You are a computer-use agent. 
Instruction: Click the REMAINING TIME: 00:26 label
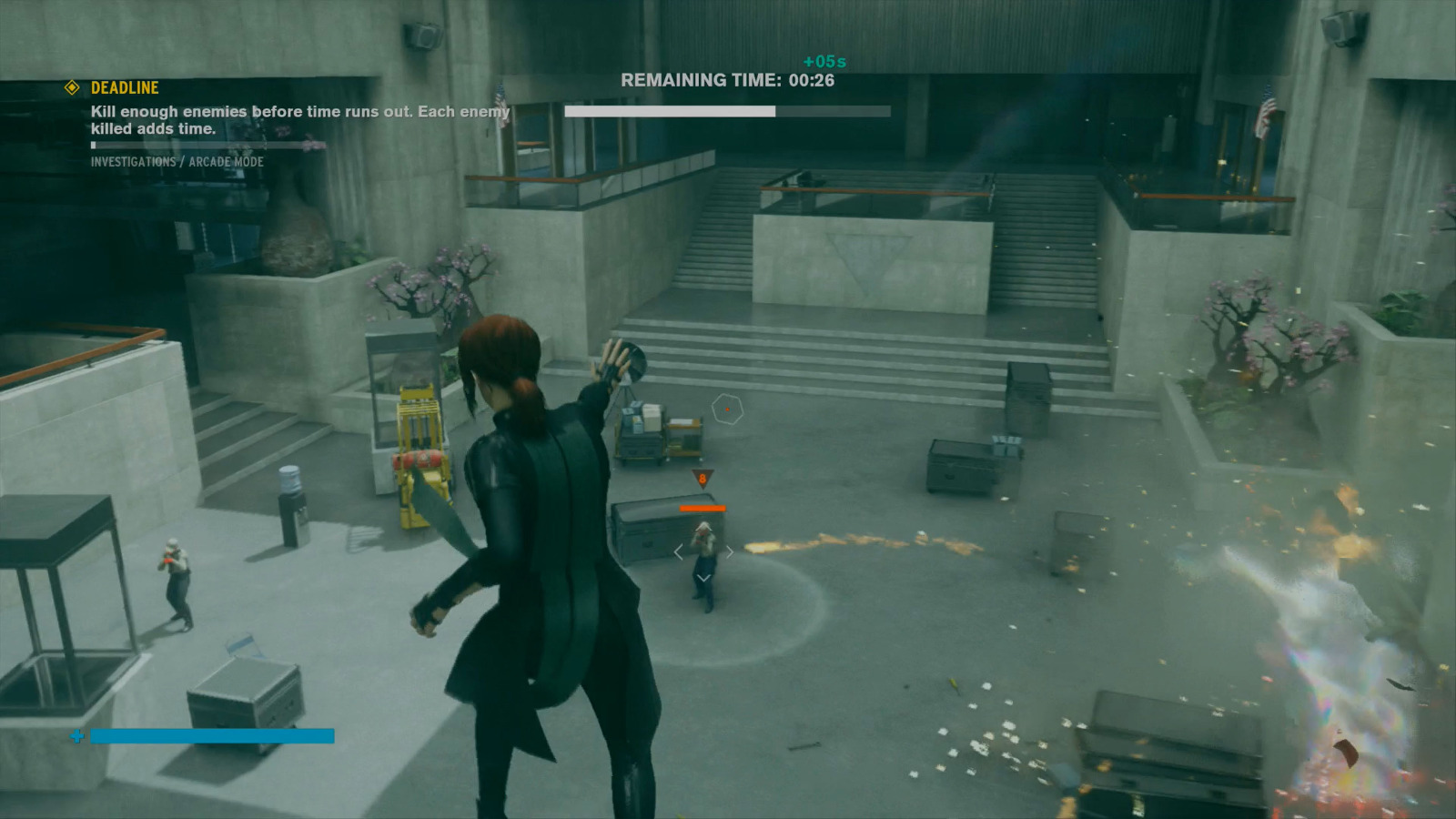point(730,79)
